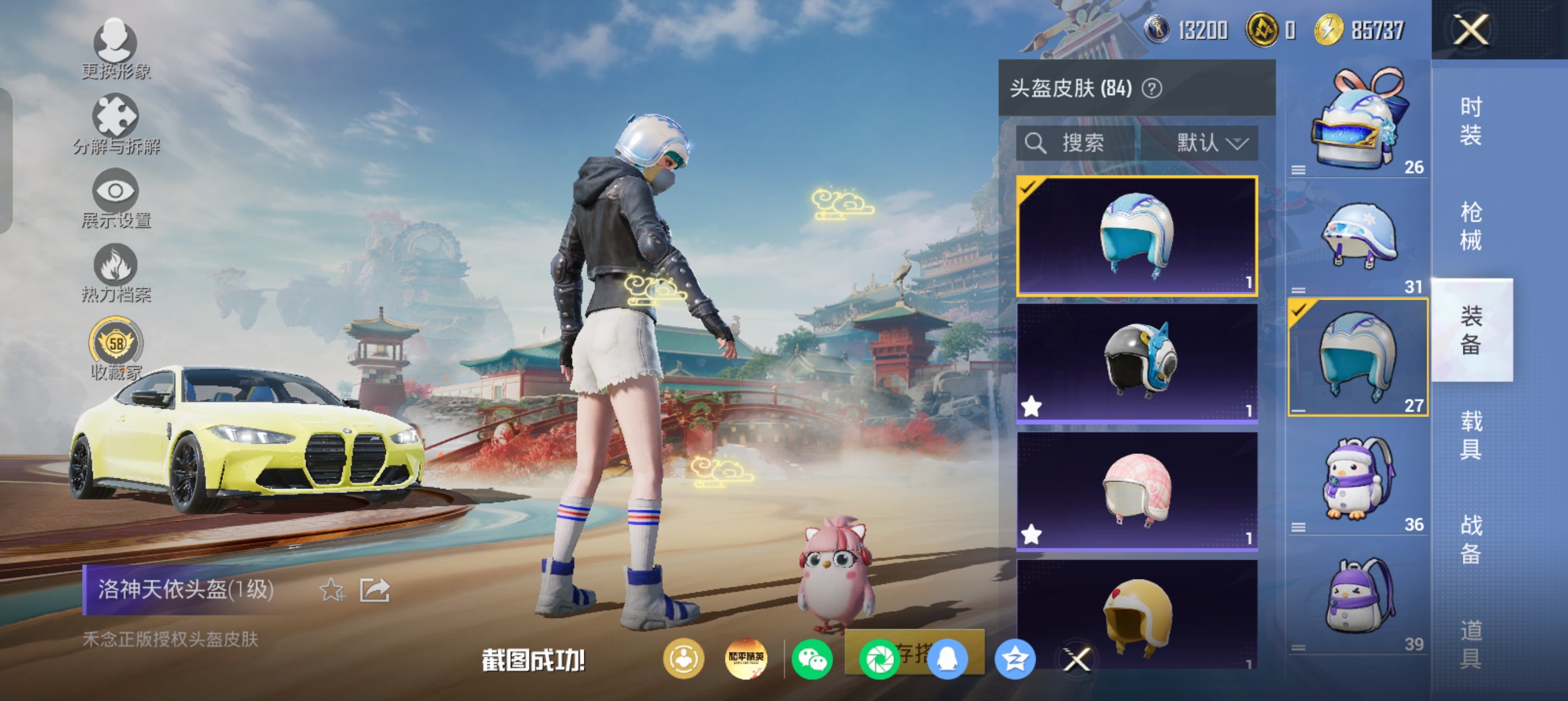Image resolution: width=1568 pixels, height=701 pixels.
Task: Choose the purple penguin backpack numbered 36
Action: pos(1358,479)
